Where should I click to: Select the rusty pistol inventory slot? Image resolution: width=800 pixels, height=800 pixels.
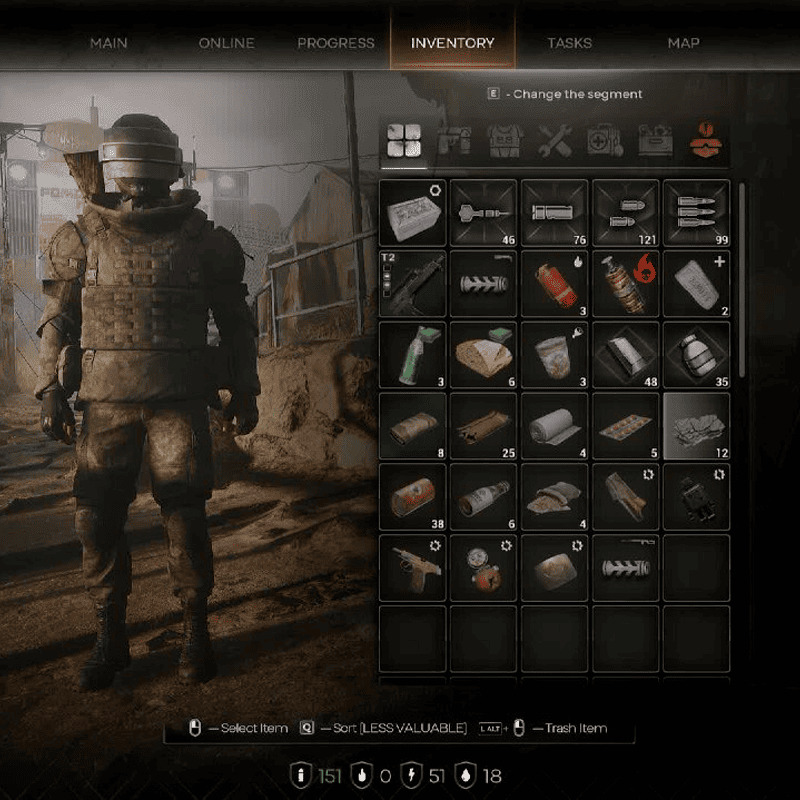click(413, 567)
